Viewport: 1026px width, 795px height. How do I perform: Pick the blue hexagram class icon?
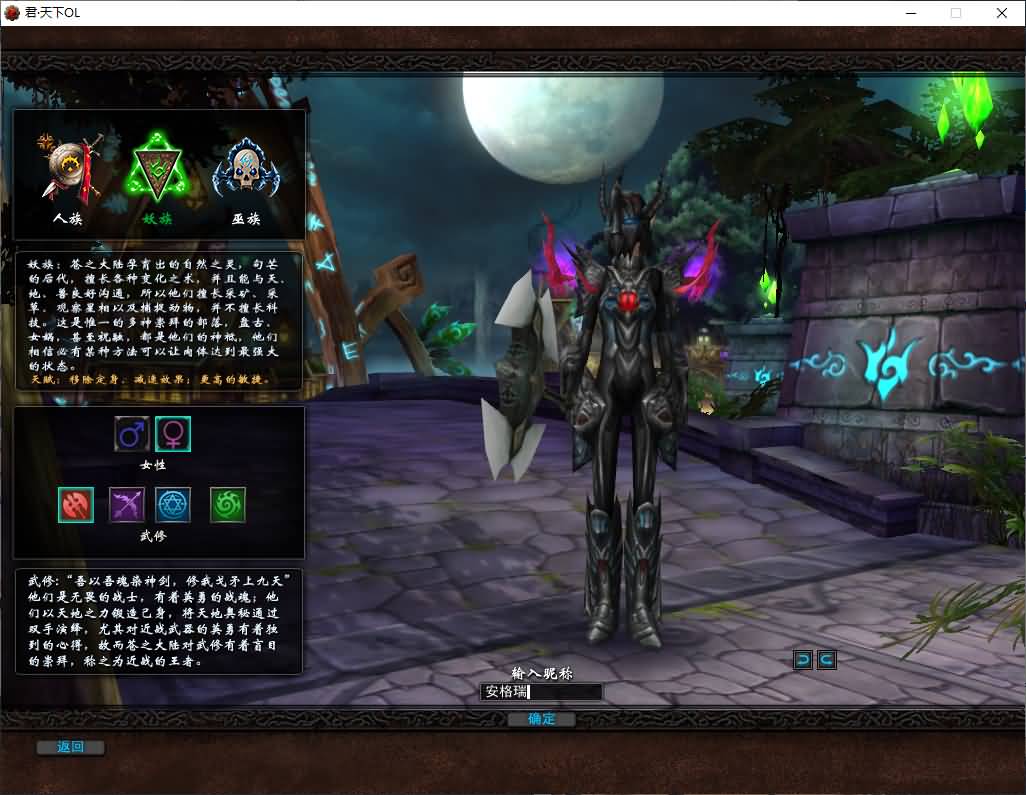(173, 505)
